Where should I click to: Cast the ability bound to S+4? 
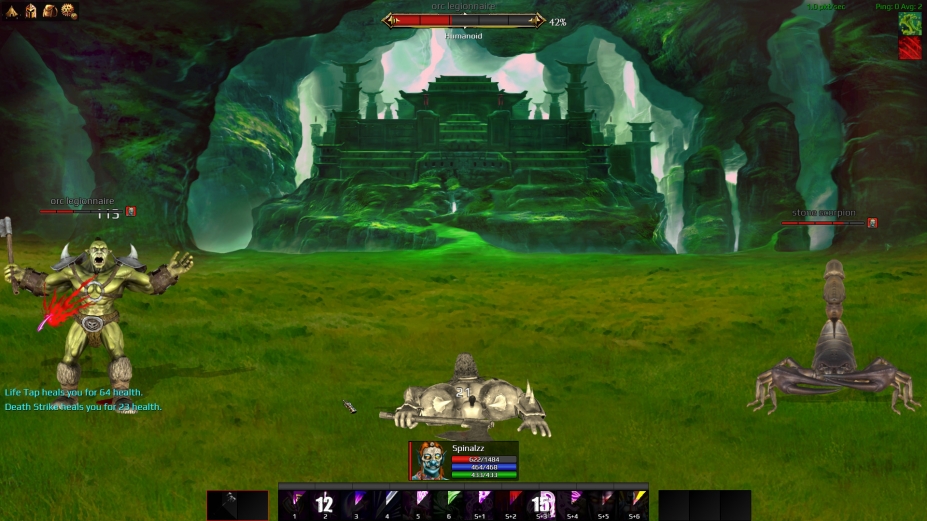coord(573,503)
